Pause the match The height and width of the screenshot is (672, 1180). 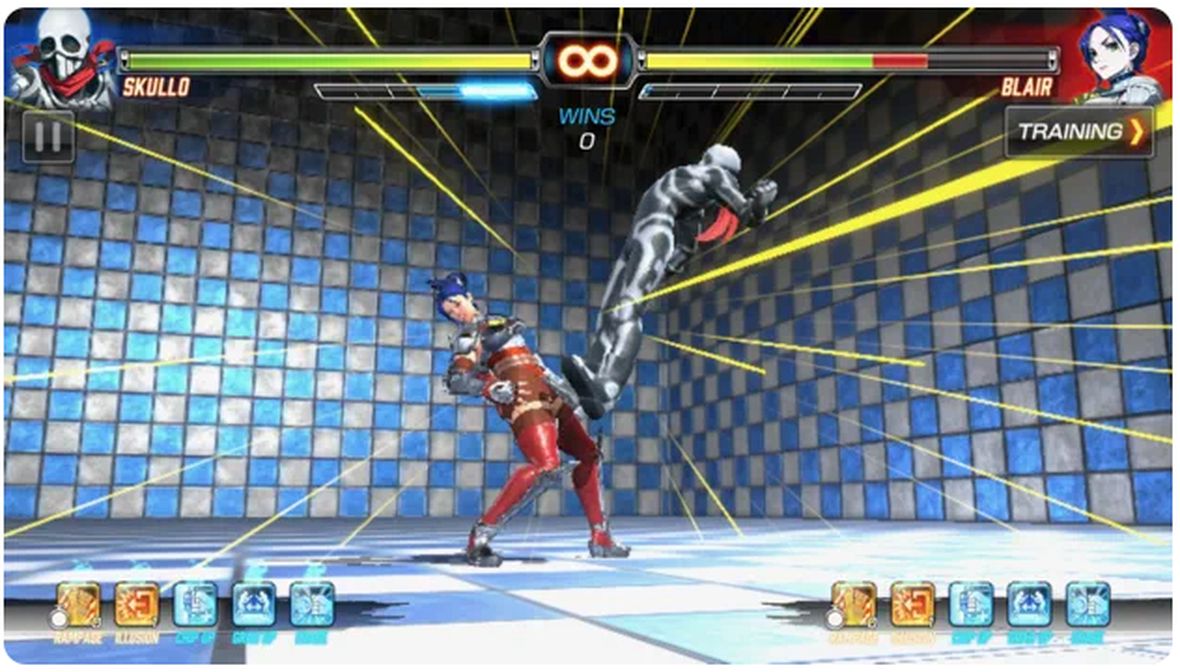tap(48, 136)
